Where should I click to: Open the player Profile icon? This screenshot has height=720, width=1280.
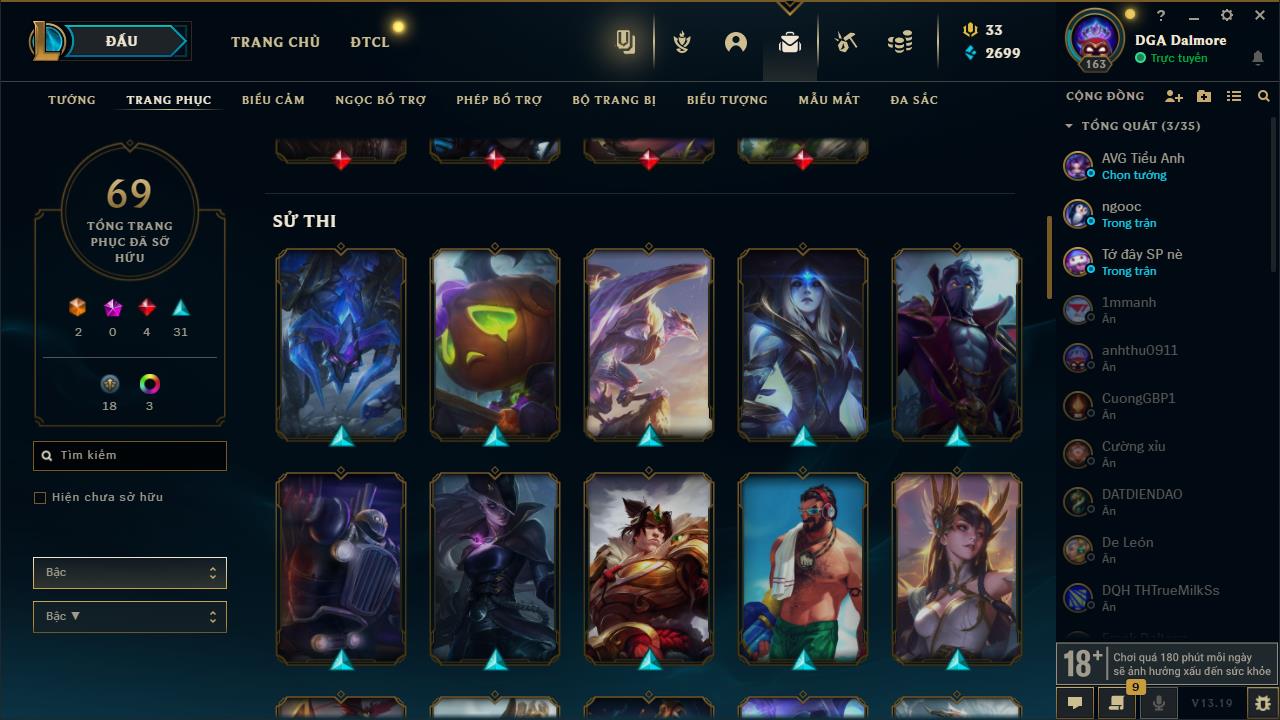(735, 42)
